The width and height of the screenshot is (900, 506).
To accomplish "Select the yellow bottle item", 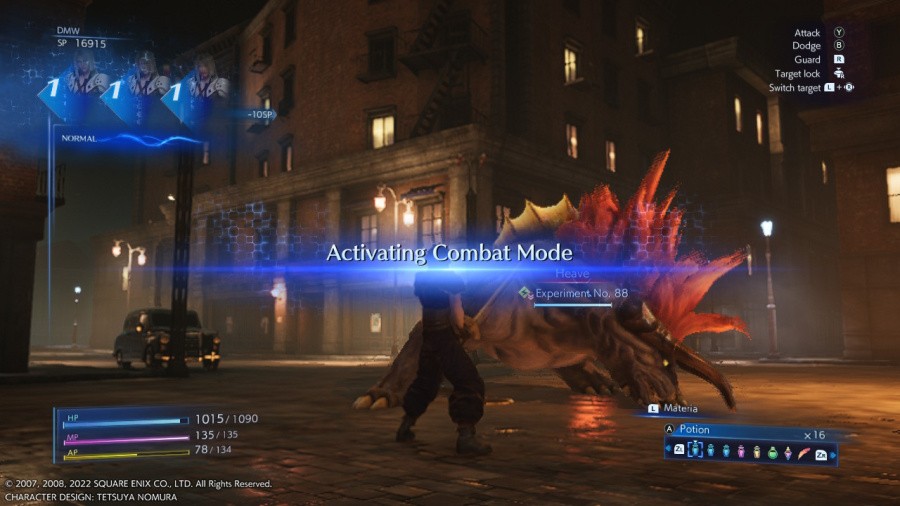I will pyautogui.click(x=757, y=452).
